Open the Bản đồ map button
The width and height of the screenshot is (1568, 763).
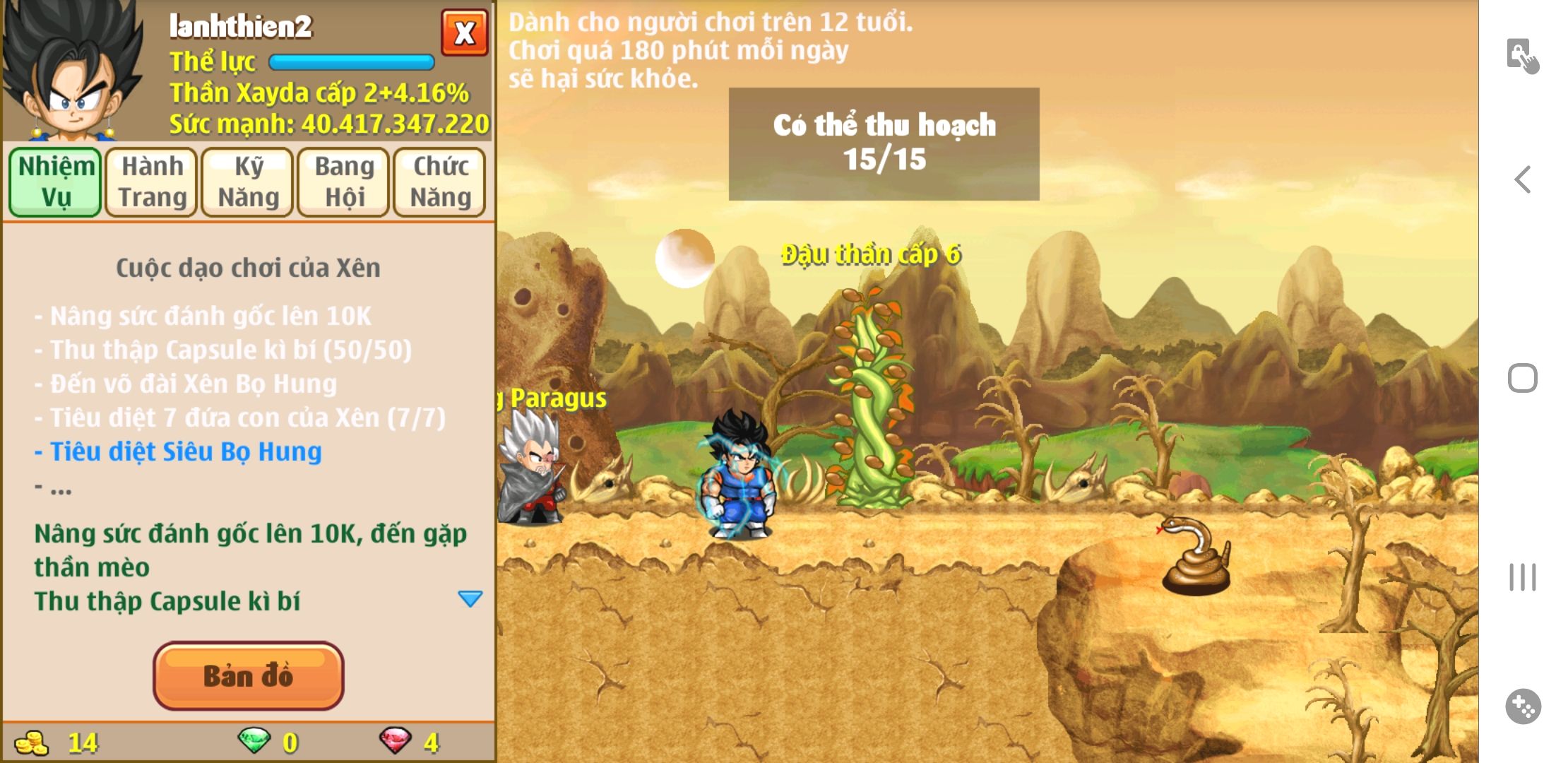coord(248,676)
